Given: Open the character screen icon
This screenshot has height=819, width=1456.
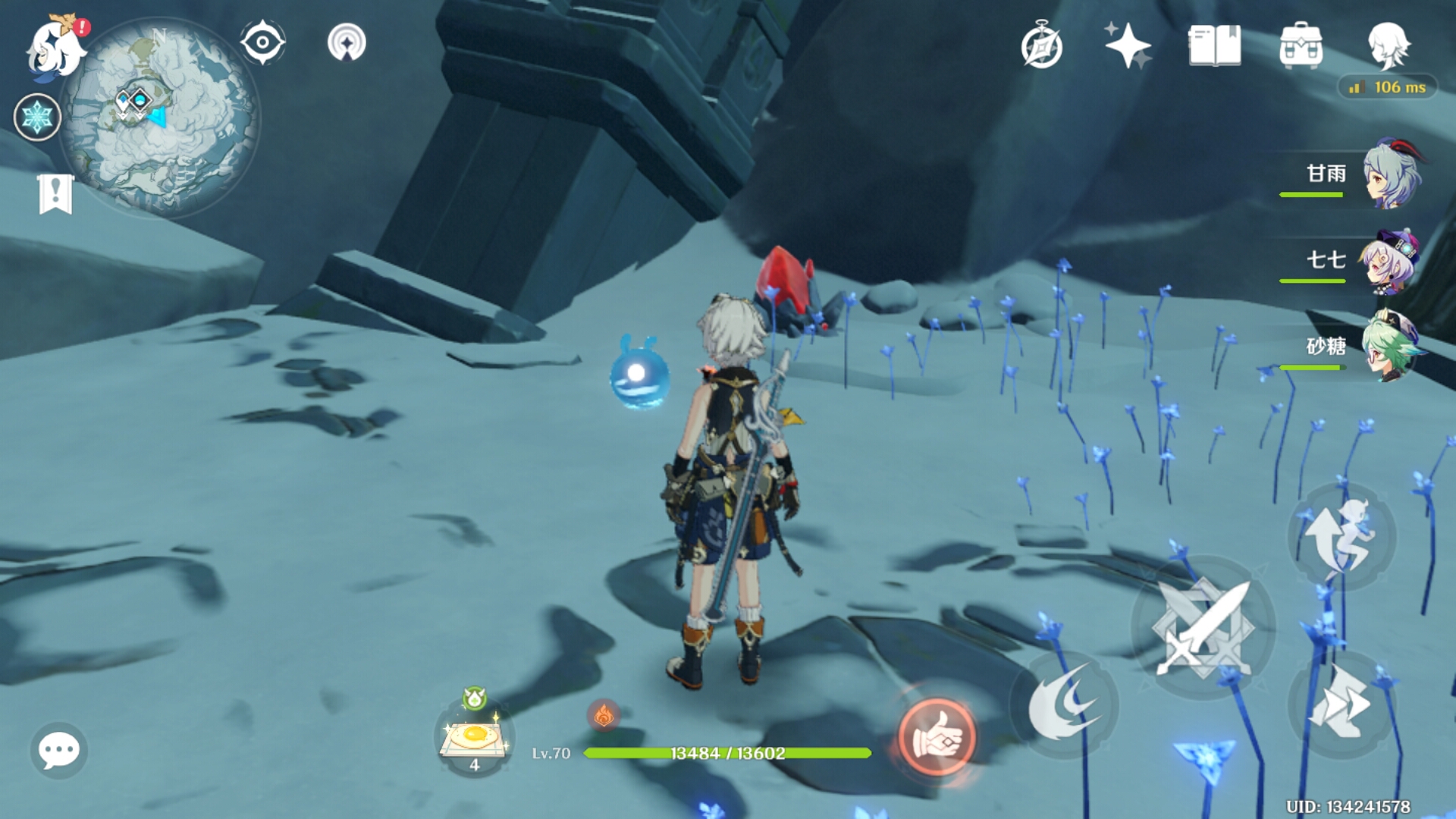Looking at the screenshot, I should 1388,45.
